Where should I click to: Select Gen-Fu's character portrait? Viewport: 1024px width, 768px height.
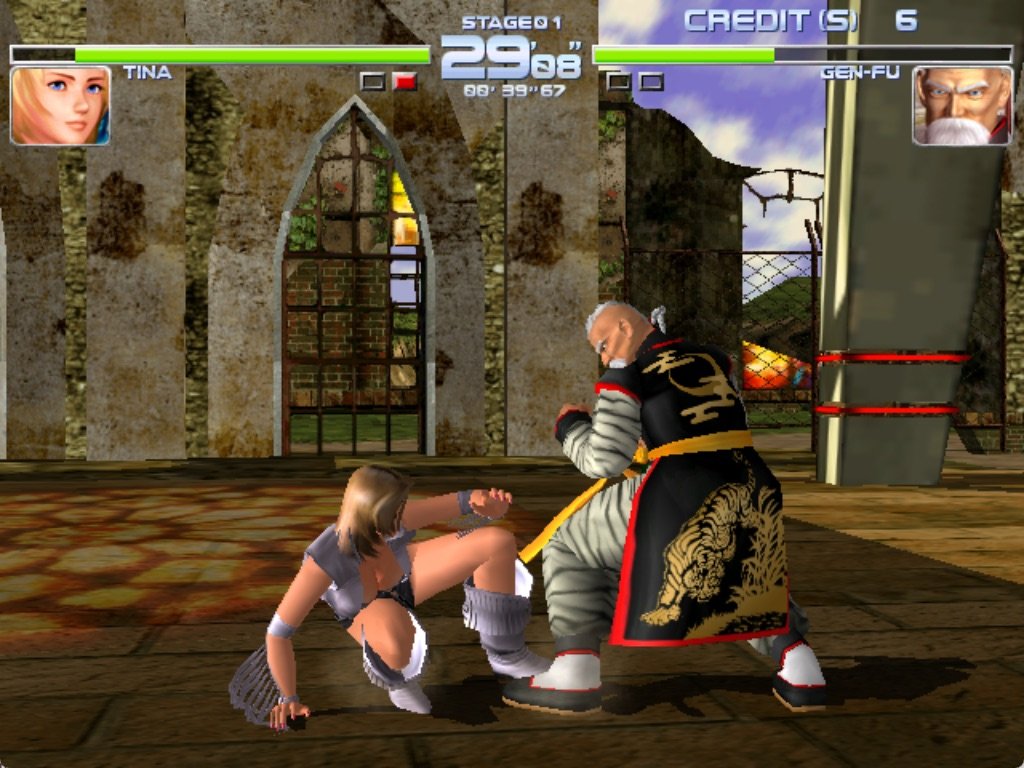coord(962,105)
